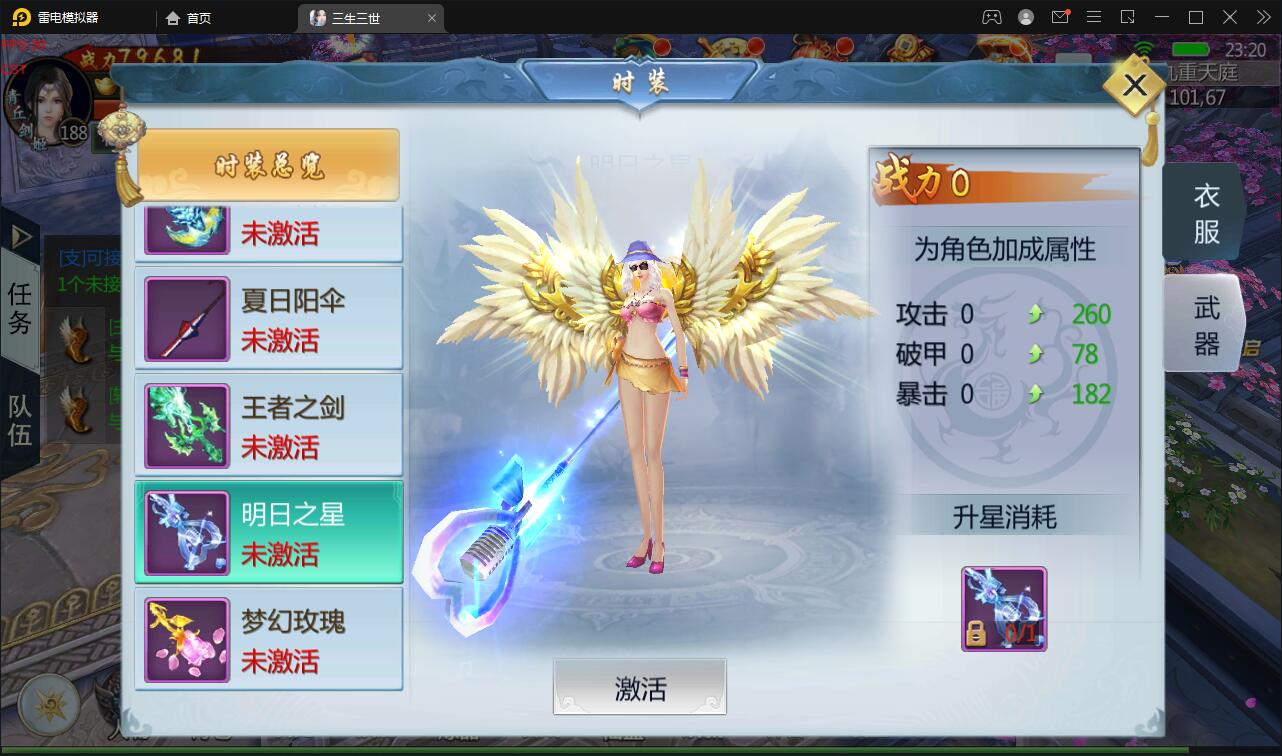Image resolution: width=1282 pixels, height=756 pixels.
Task: Click the highlighted 明日之星 microphone icon
Action: click(x=186, y=531)
